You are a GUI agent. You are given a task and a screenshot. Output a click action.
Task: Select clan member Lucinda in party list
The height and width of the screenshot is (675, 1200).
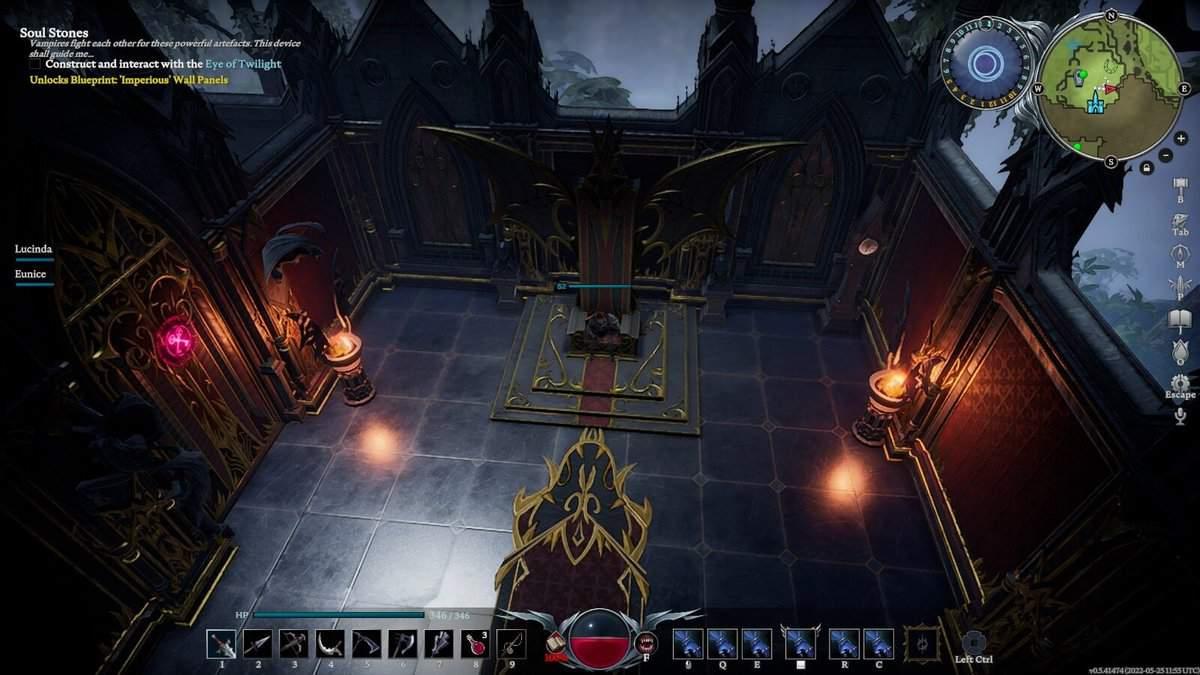click(33, 248)
